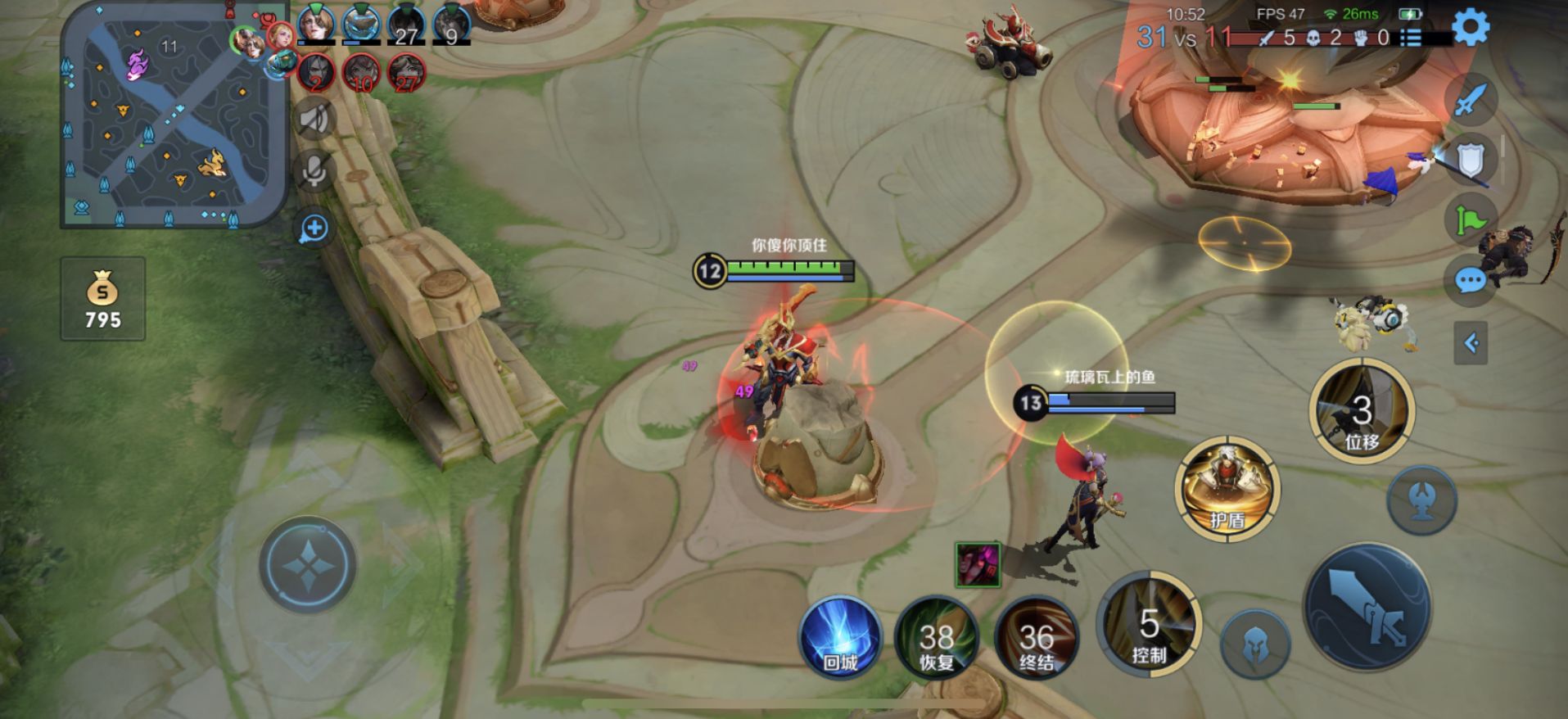
Task: Tap the tower-target attack button
Action: pos(1422,500)
